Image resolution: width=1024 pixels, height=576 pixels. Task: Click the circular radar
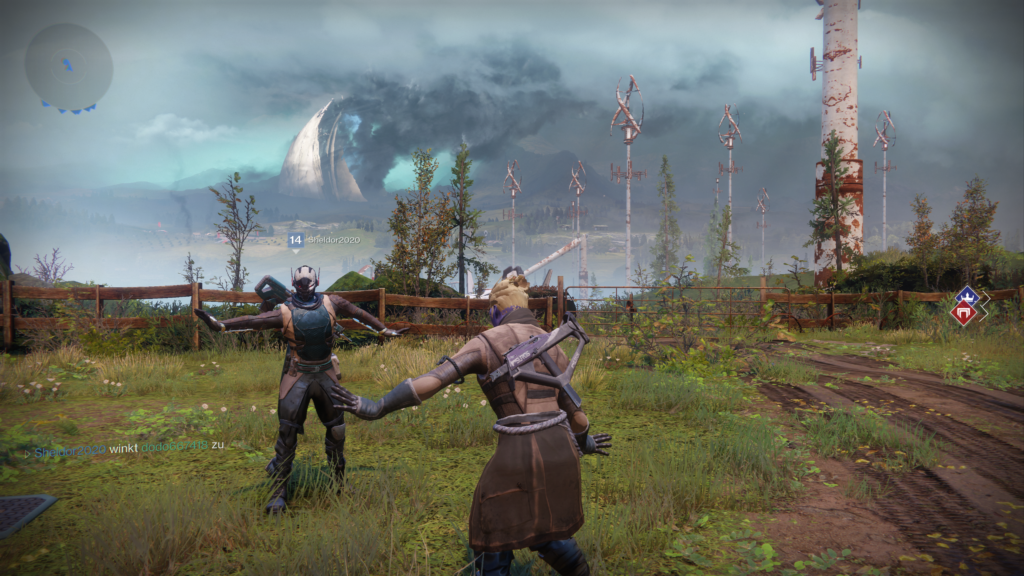(68, 66)
